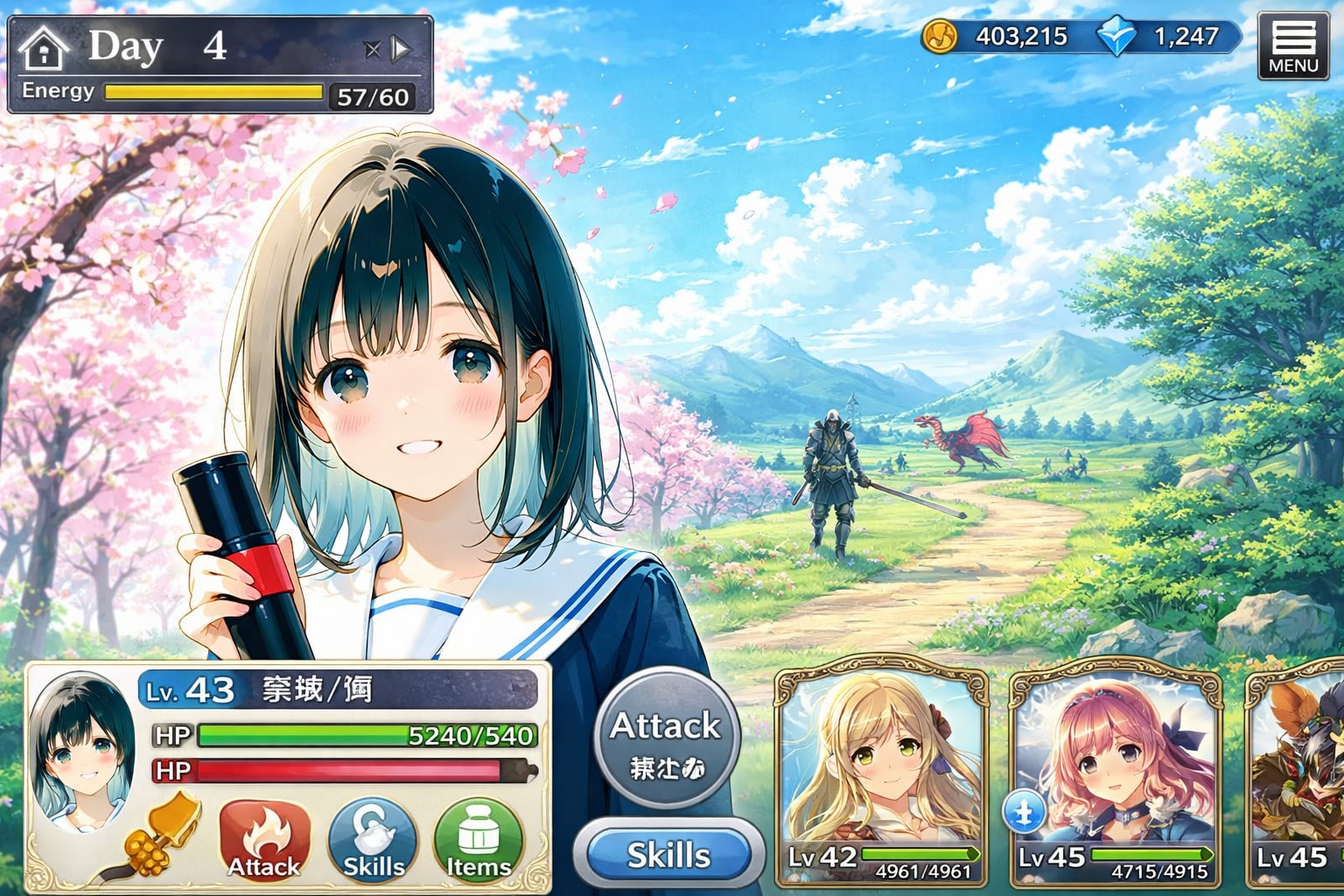Image resolution: width=1344 pixels, height=896 pixels.
Task: Click the golden mace weapon icon
Action: point(156,838)
